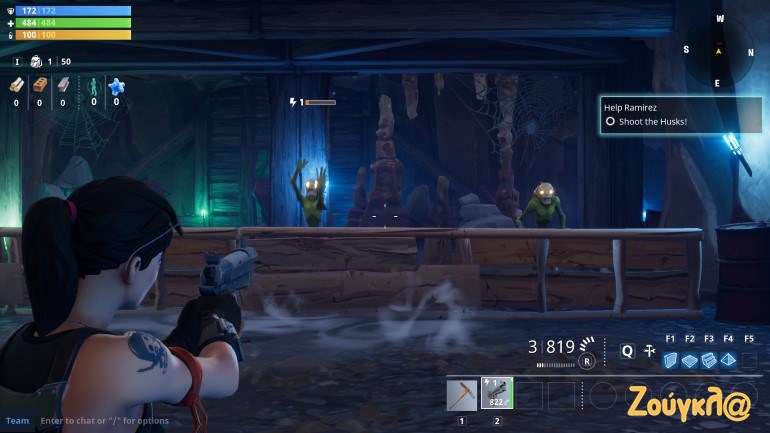Click the green survivor counter icon

(94, 86)
